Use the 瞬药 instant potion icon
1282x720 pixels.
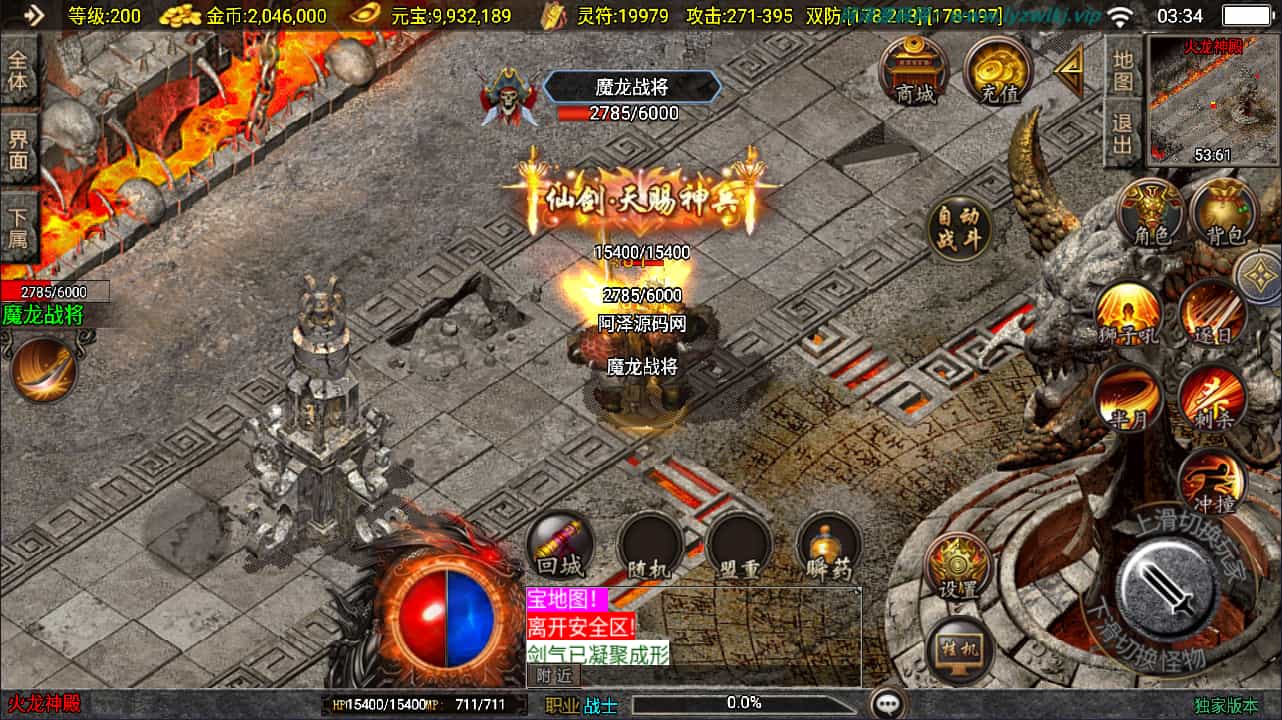coord(828,545)
